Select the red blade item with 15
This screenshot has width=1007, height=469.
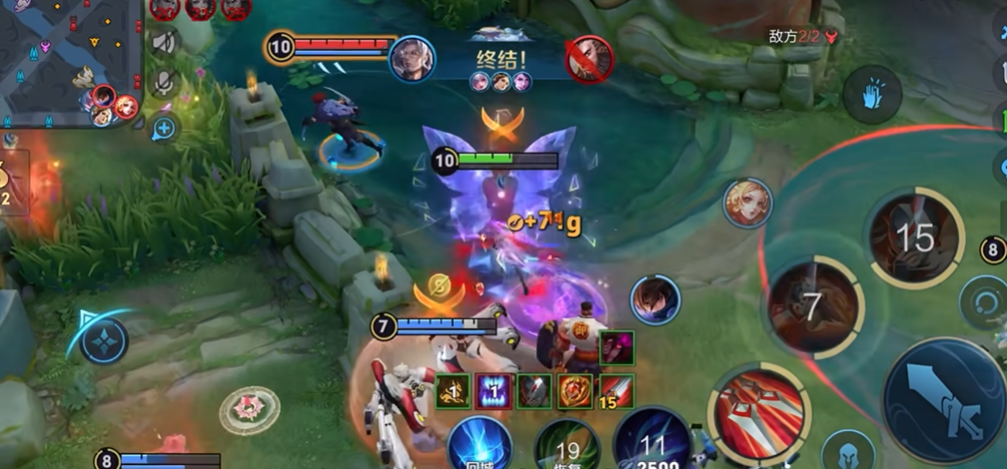pos(616,391)
